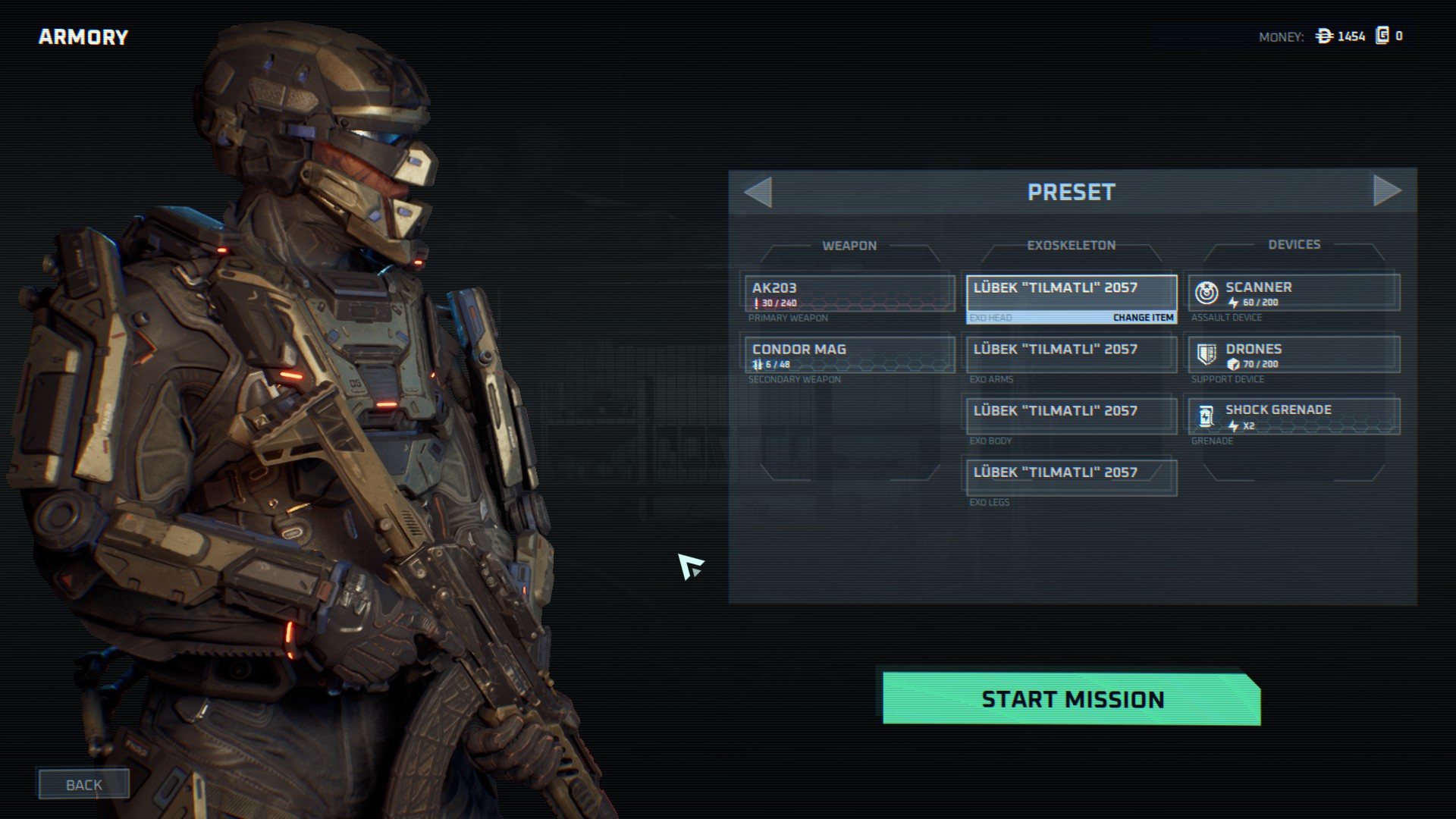Switch to the next preset arrow
Screen dimensions: 1456x819
1386,191
